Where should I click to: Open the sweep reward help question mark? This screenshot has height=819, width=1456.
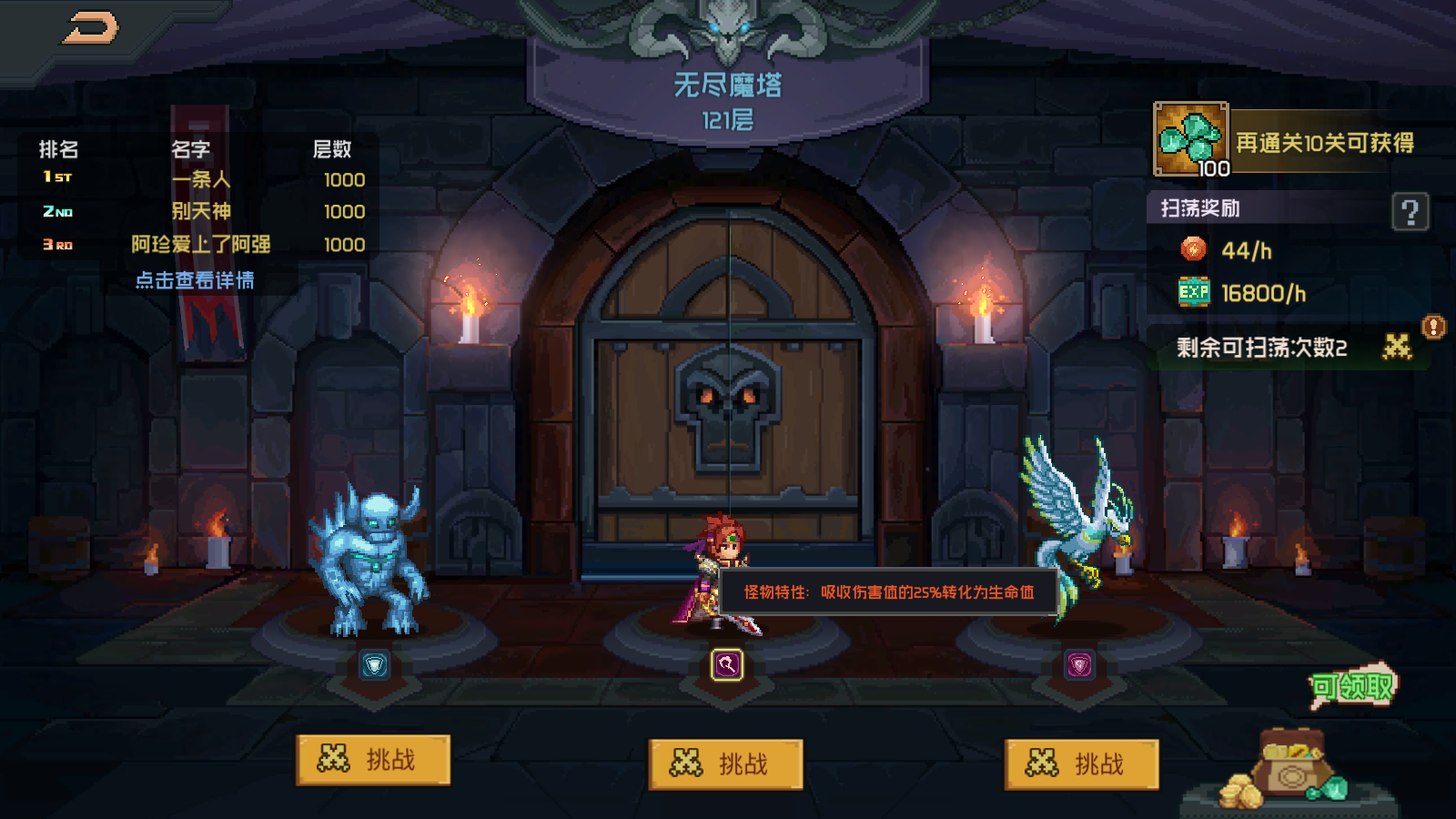point(1410,212)
